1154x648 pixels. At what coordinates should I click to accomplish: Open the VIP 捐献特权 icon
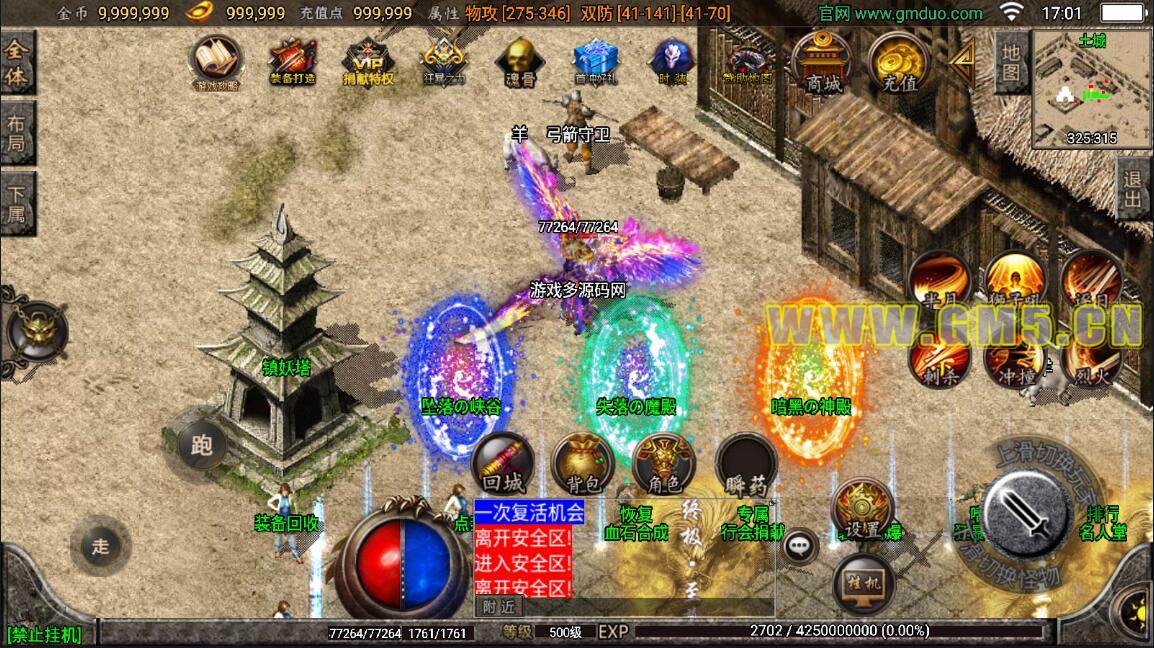367,62
